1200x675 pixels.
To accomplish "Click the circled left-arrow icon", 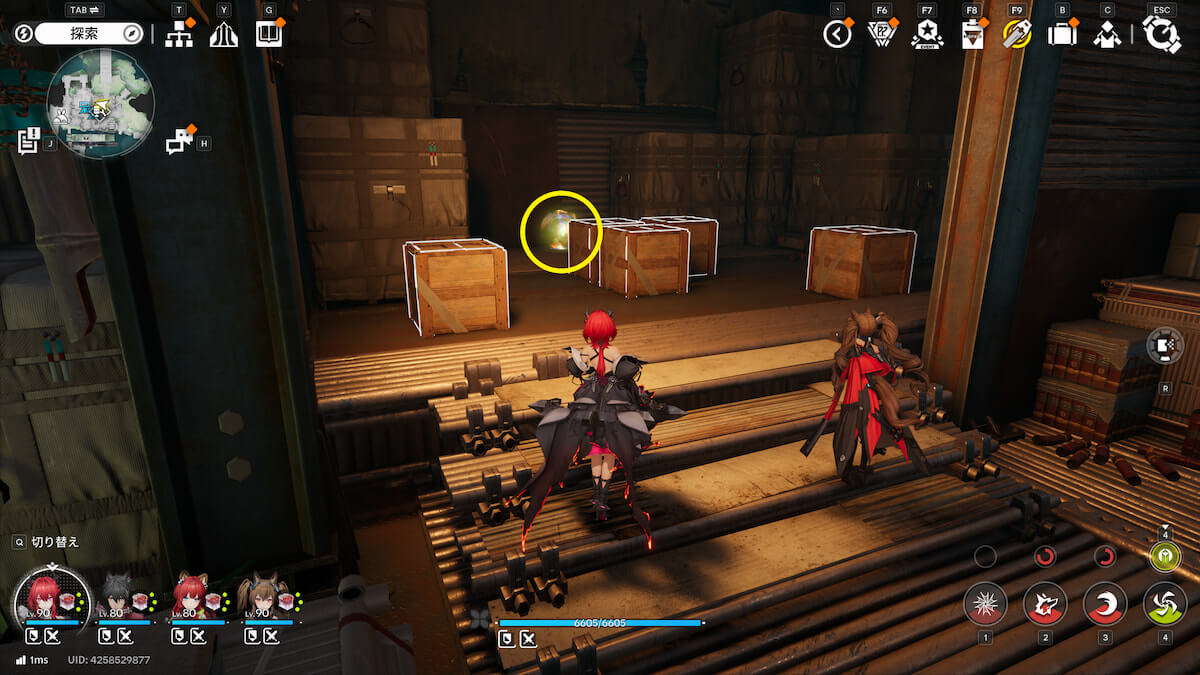I will 836,34.
